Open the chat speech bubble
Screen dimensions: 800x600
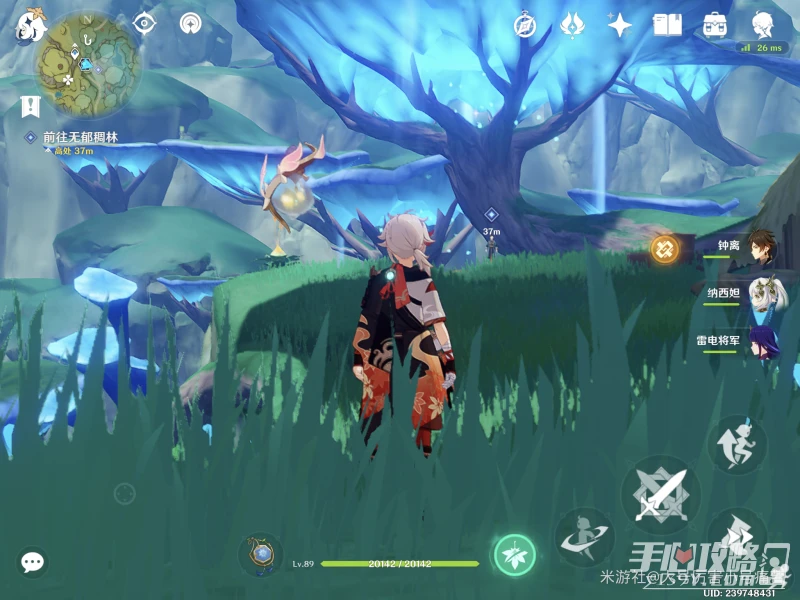[33, 562]
